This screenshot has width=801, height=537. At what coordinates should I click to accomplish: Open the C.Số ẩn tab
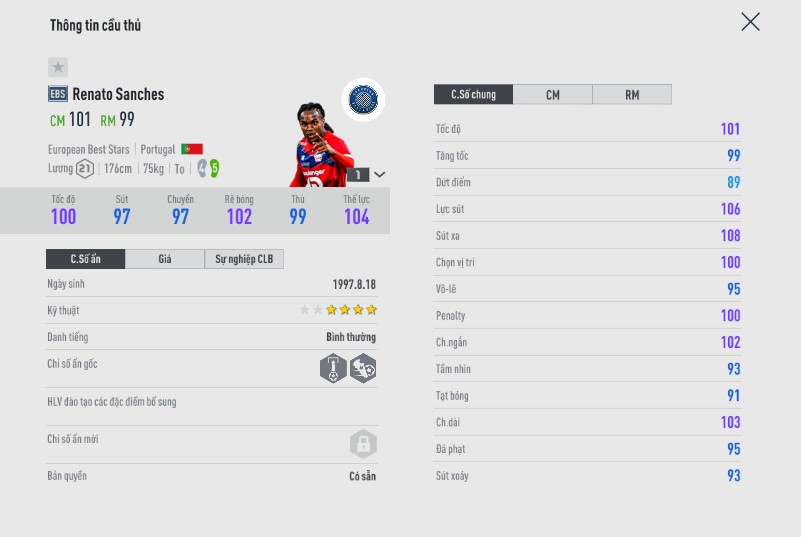tap(85, 260)
